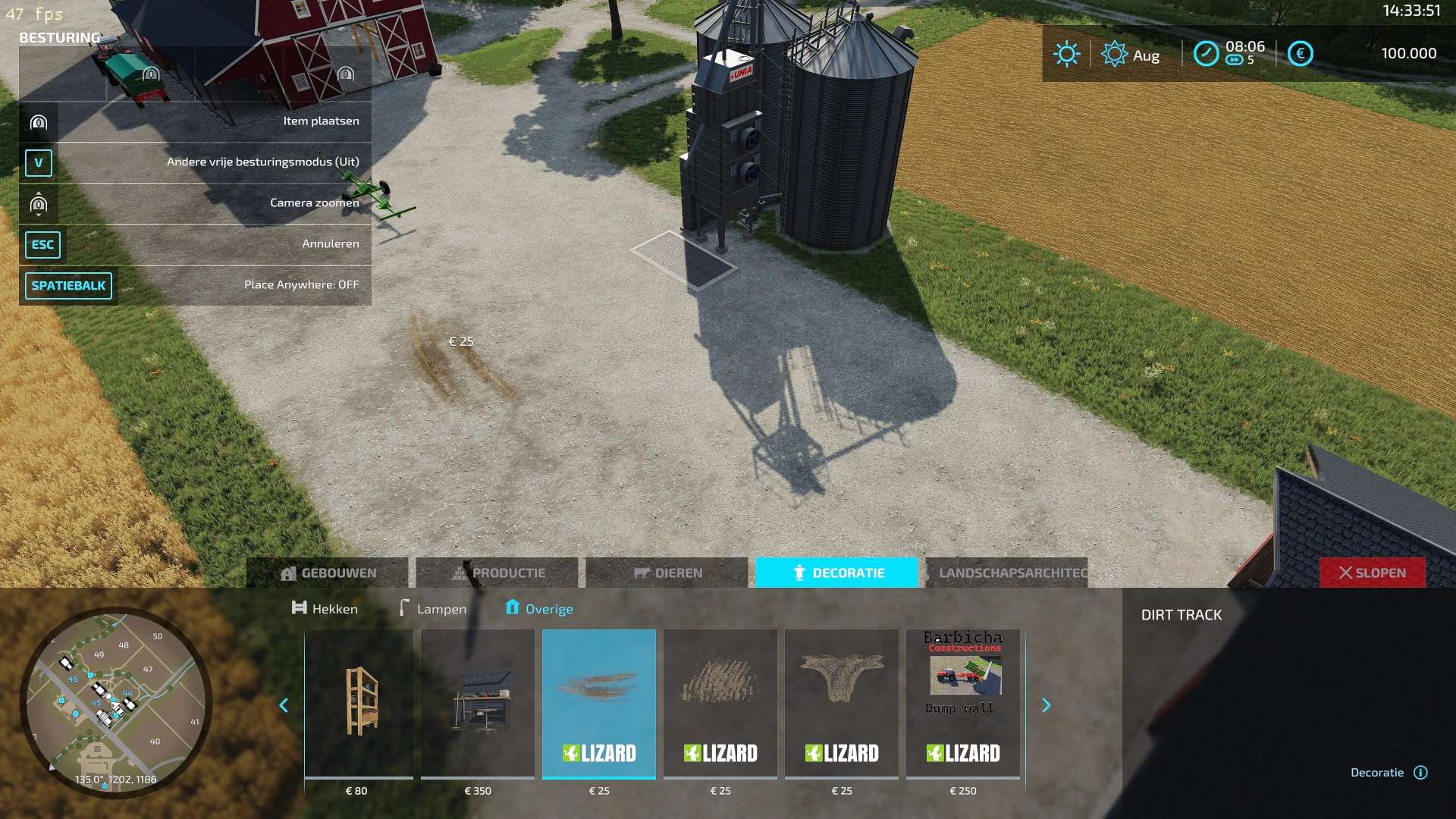Image resolution: width=1456 pixels, height=819 pixels.
Task: Open the circular minimap
Action: [116, 702]
